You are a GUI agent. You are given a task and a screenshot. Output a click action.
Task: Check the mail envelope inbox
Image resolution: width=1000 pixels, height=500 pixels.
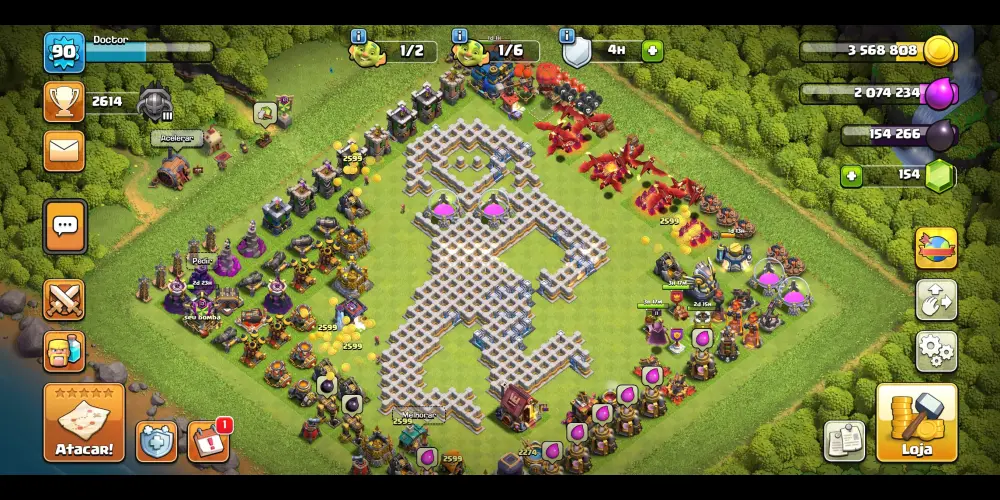(64, 150)
